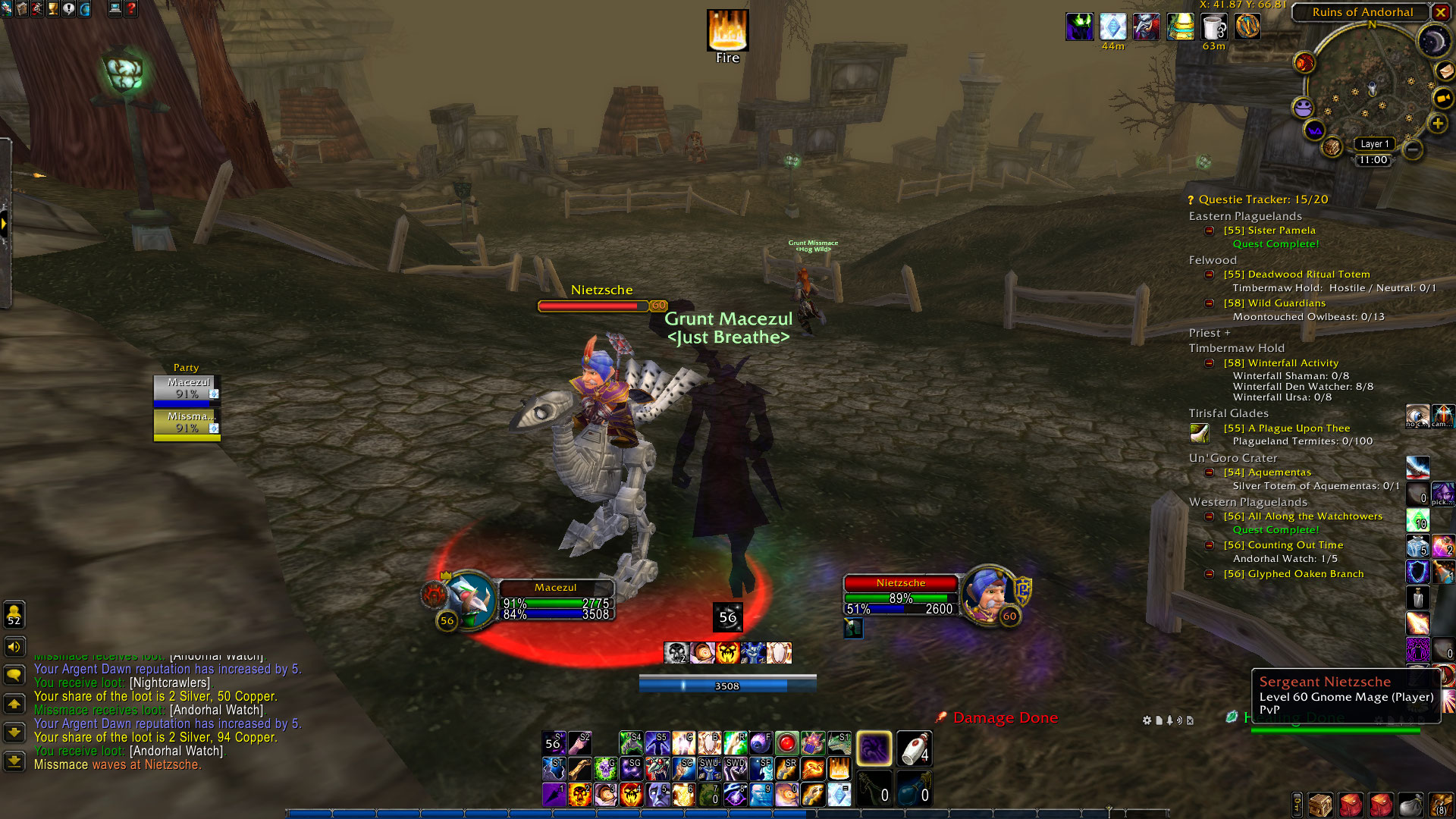Open the social friends button showing 52
Screen dimensions: 1456x819
(14, 614)
